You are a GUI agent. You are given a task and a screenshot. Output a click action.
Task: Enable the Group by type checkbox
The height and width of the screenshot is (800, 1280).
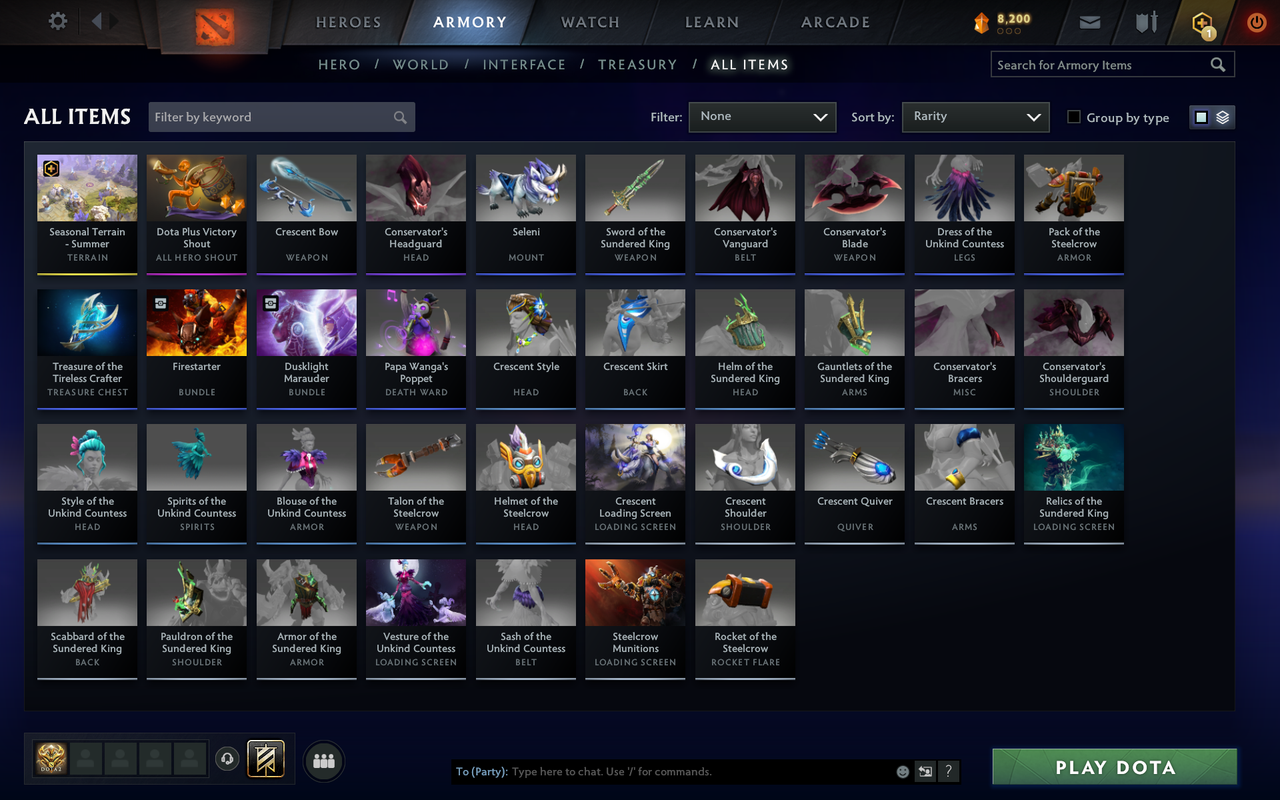1075,117
